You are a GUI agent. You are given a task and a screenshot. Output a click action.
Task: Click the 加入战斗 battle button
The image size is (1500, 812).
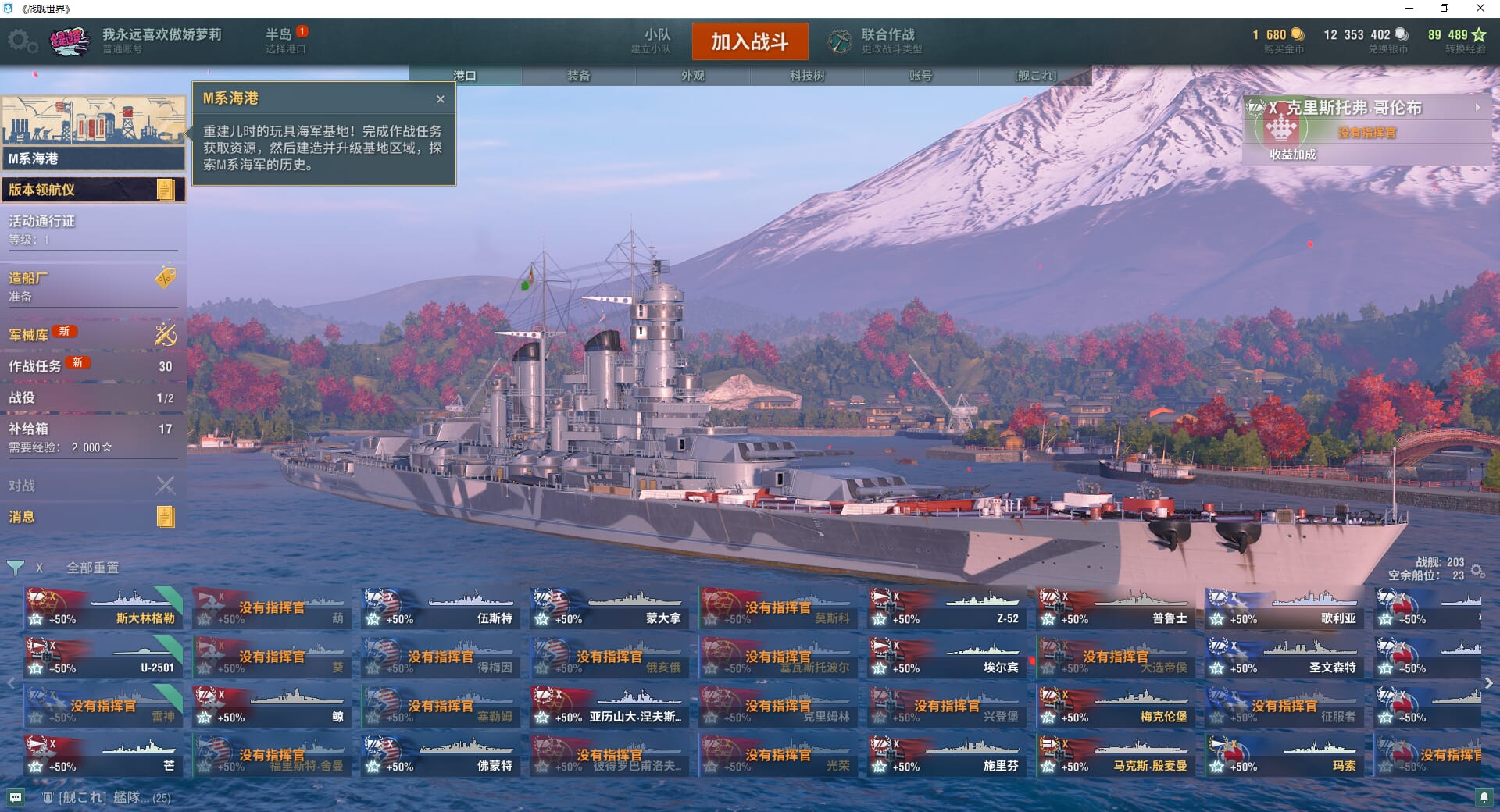pos(749,41)
